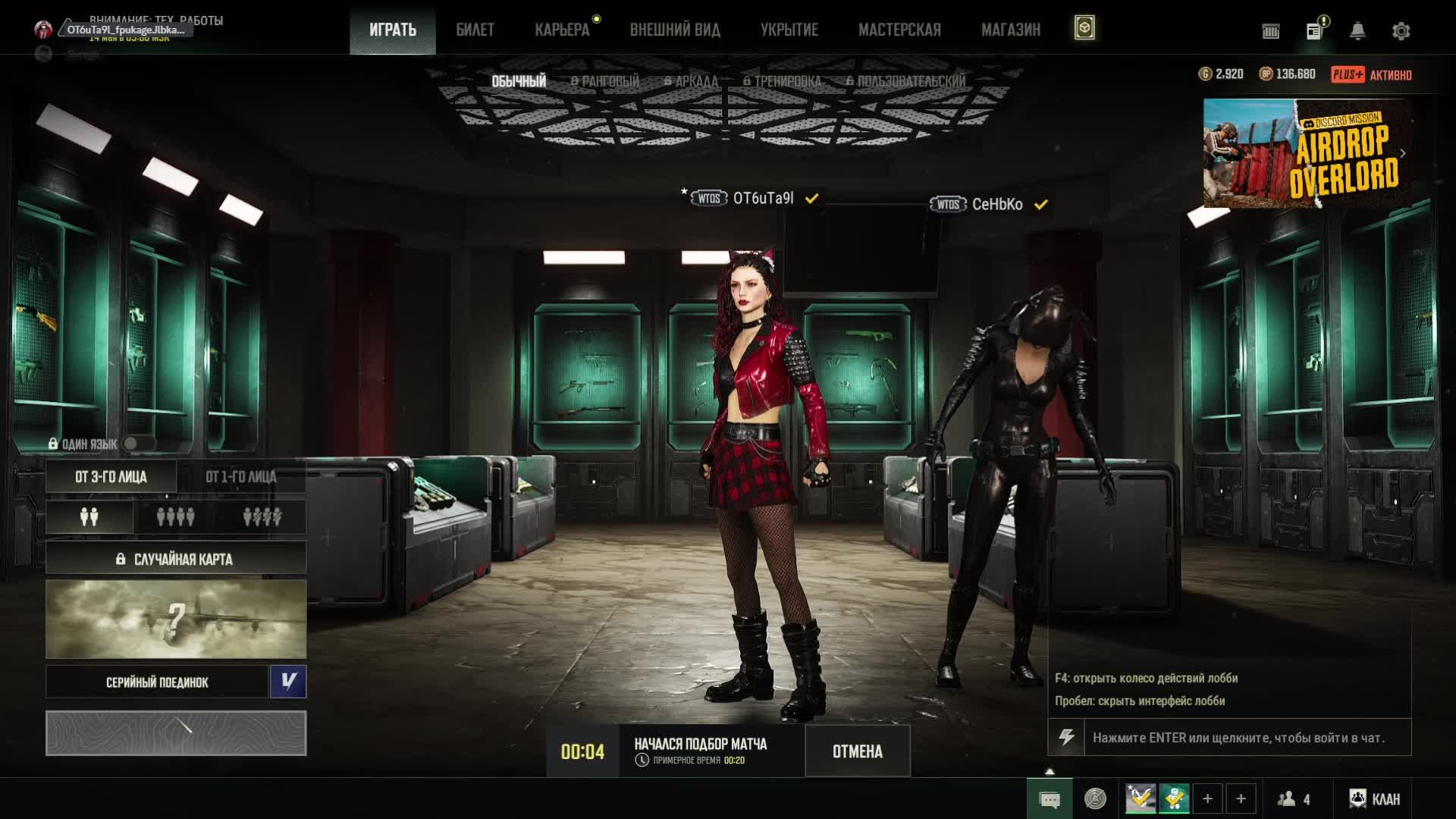
Task: Visit the МАГАЗИН store tab
Action: [1010, 30]
